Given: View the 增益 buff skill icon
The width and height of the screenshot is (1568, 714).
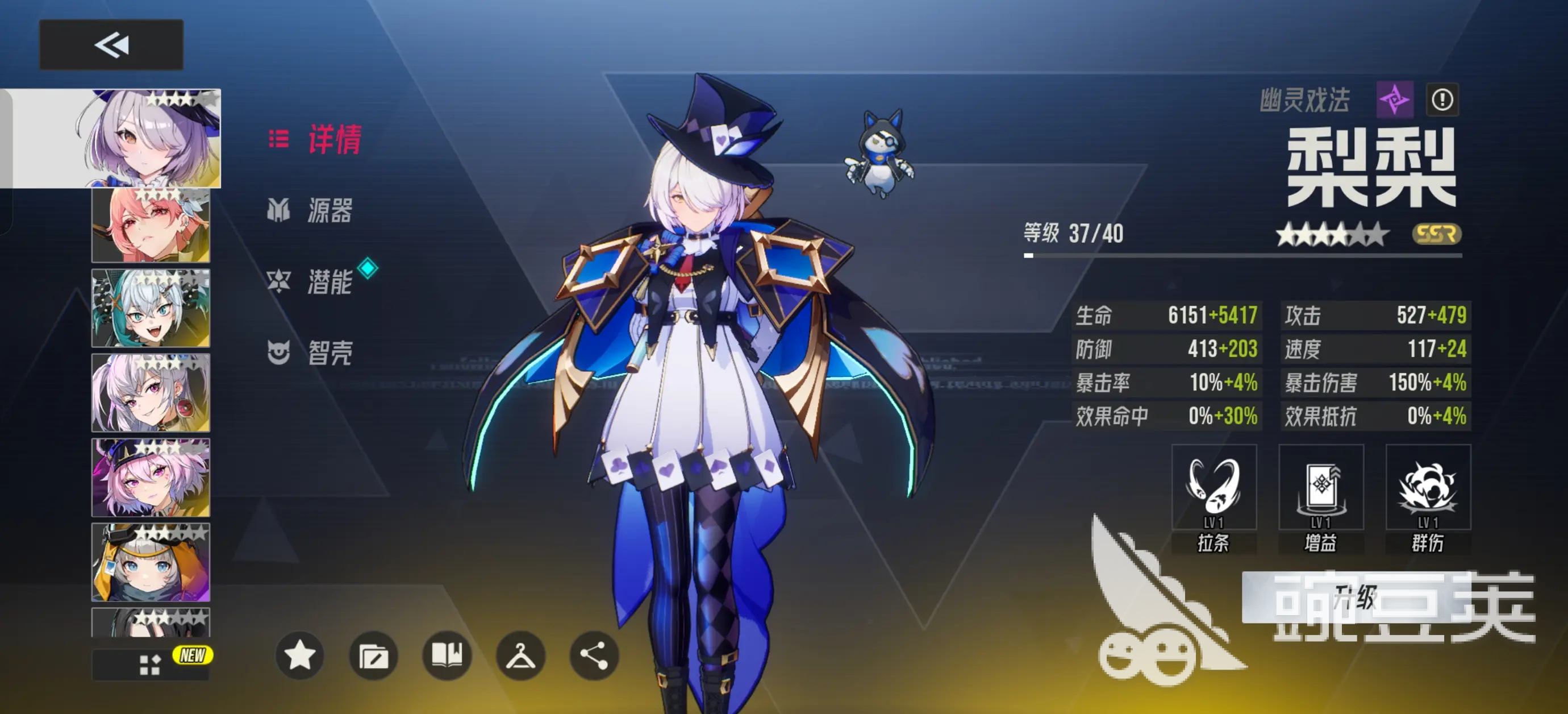Looking at the screenshot, I should [1321, 487].
